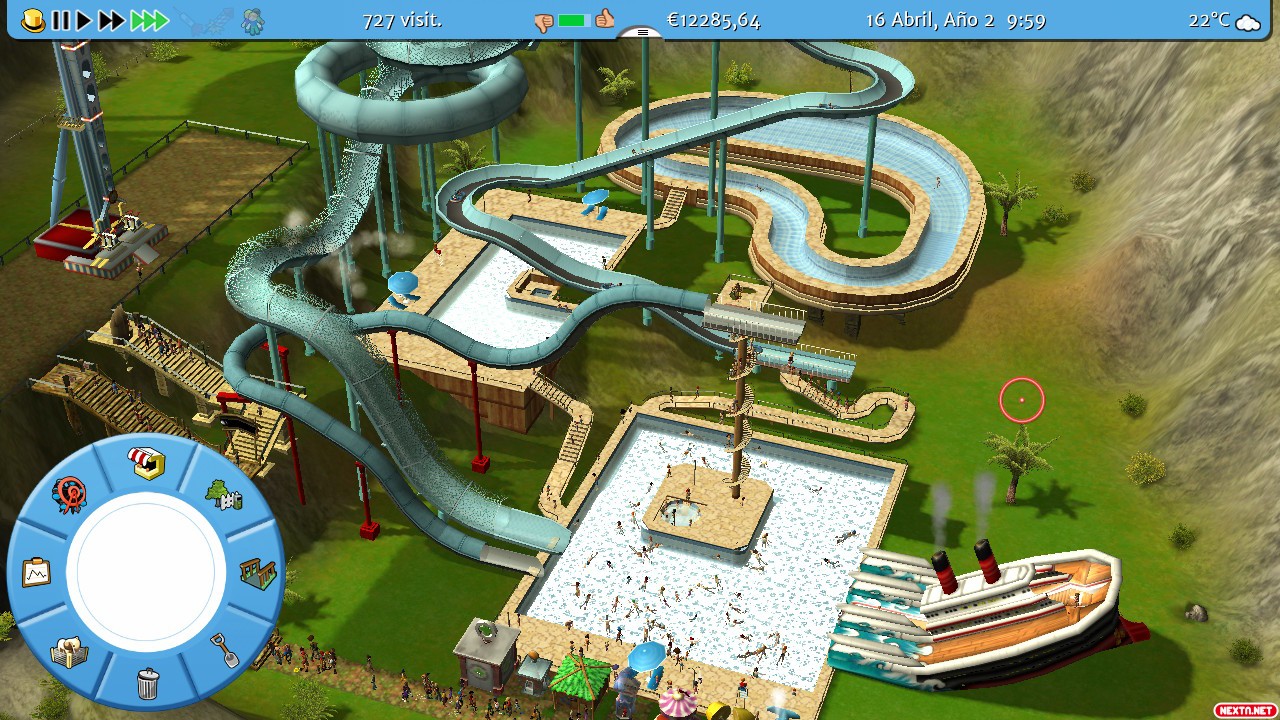Choose the shovel terrain tool
The height and width of the screenshot is (720, 1280).
(225, 650)
